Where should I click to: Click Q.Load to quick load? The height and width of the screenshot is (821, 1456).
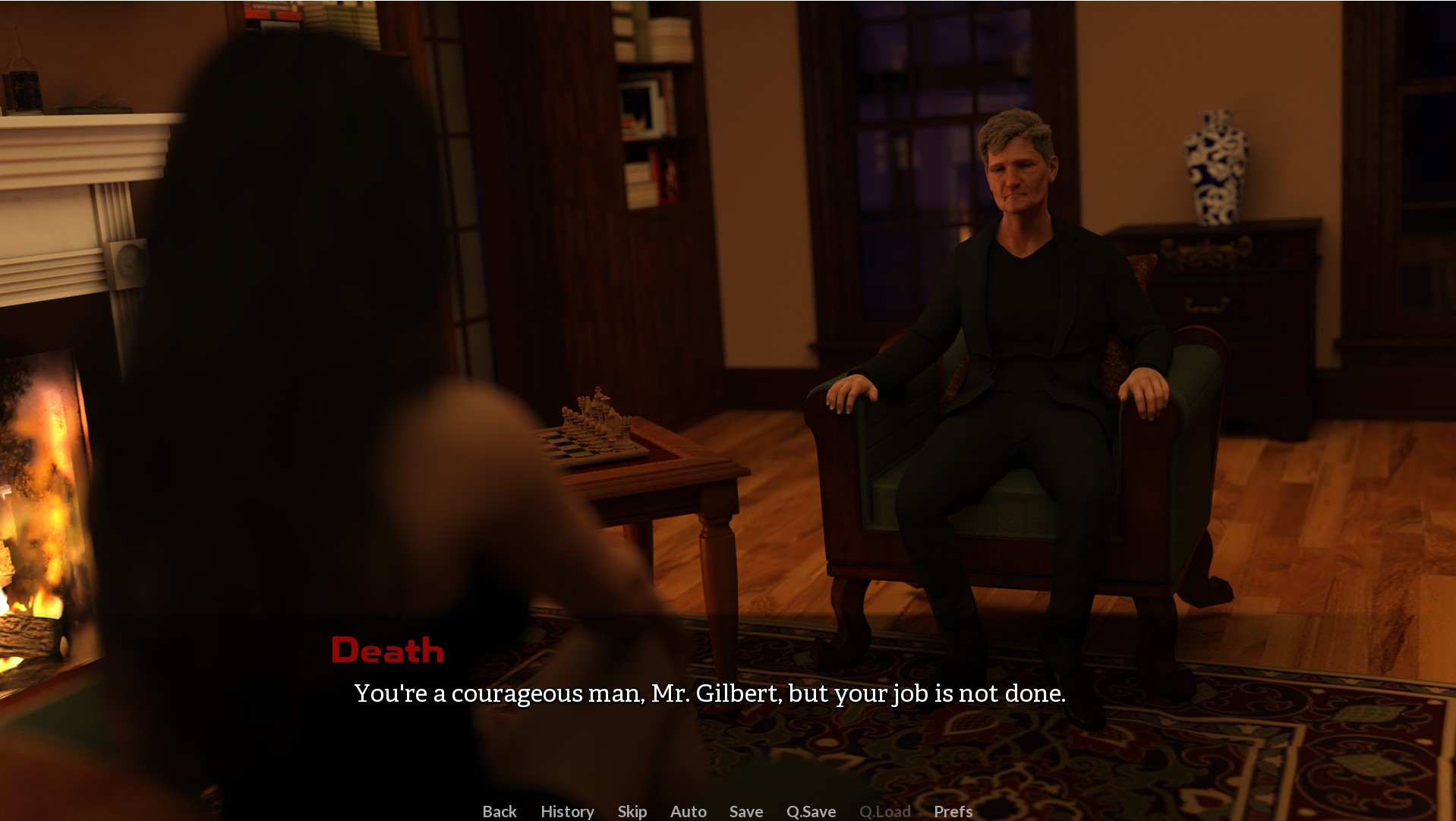884,811
